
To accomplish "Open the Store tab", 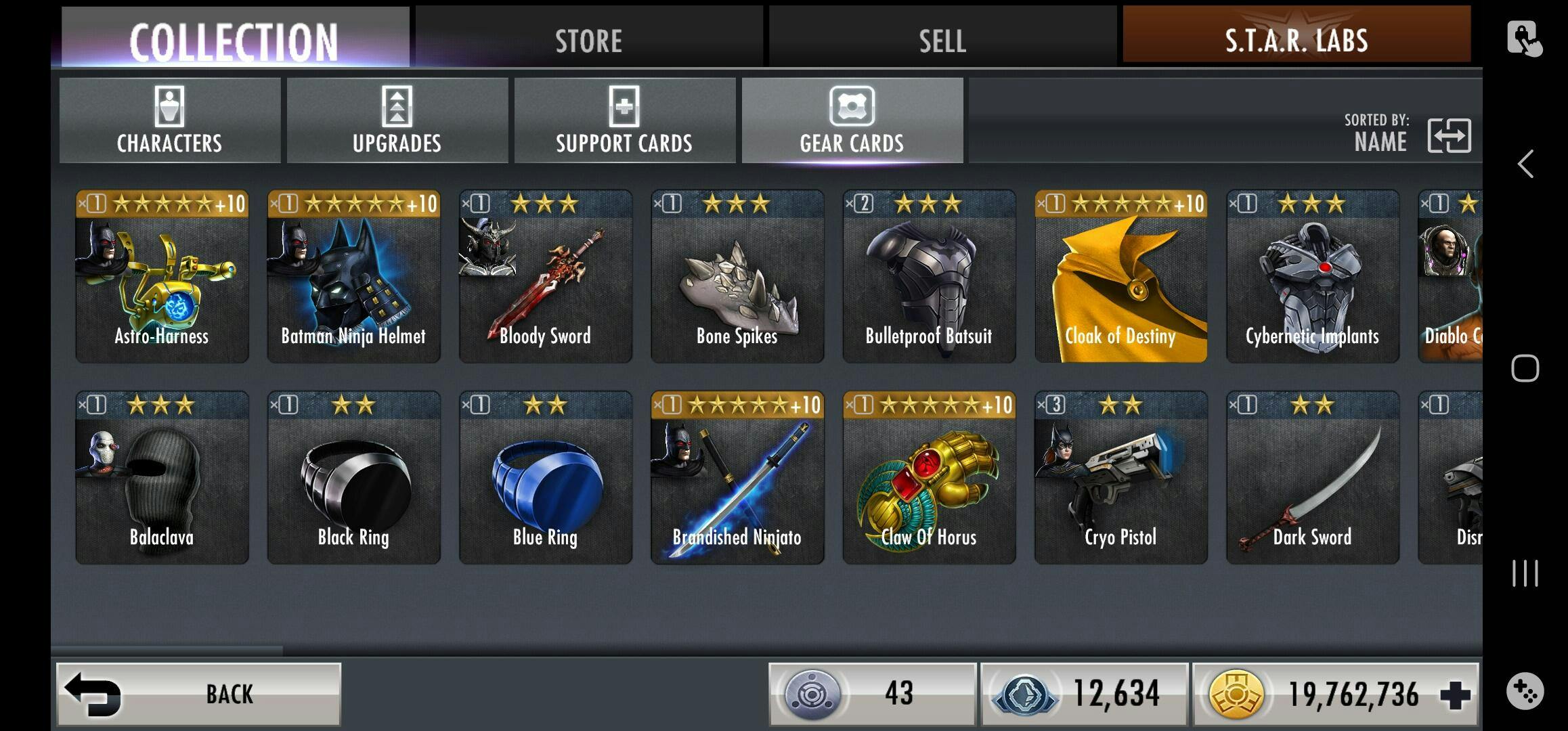I will click(589, 39).
